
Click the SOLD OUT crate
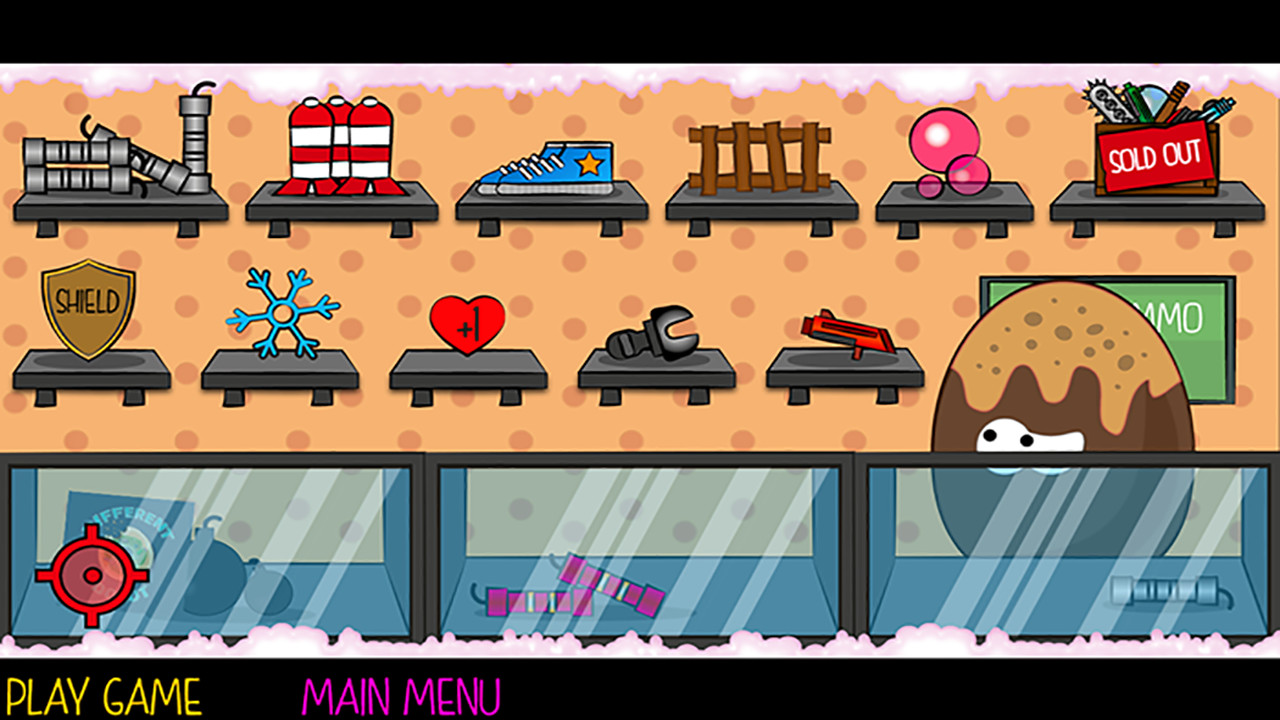point(1155,155)
